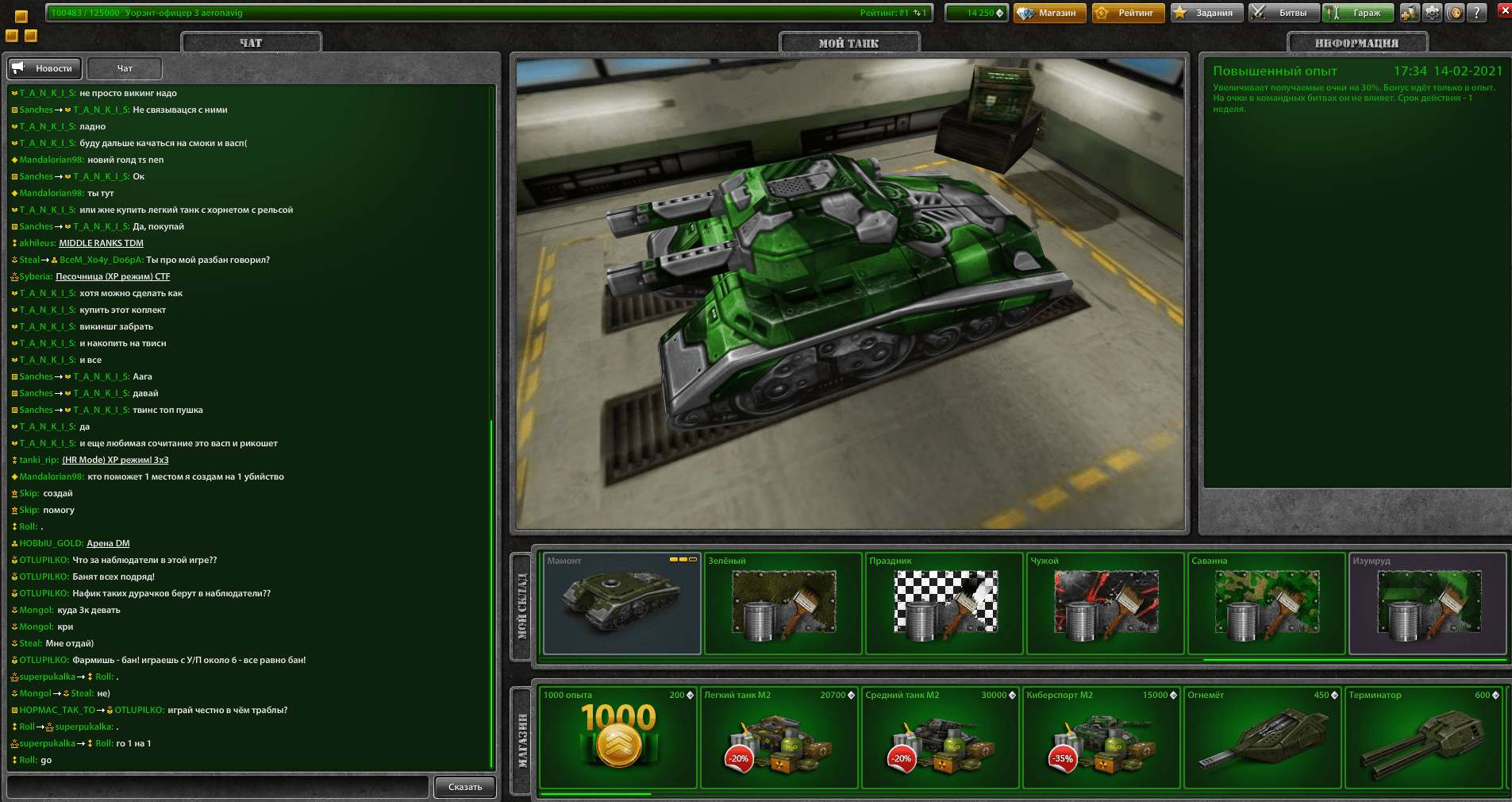Toggle the game sound speaker icon
Image resolution: width=1512 pixels, height=802 pixels.
tap(1456, 13)
